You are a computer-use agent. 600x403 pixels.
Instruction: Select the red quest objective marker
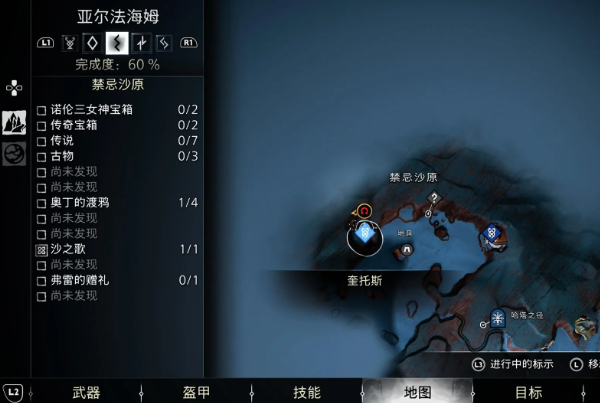point(365,211)
